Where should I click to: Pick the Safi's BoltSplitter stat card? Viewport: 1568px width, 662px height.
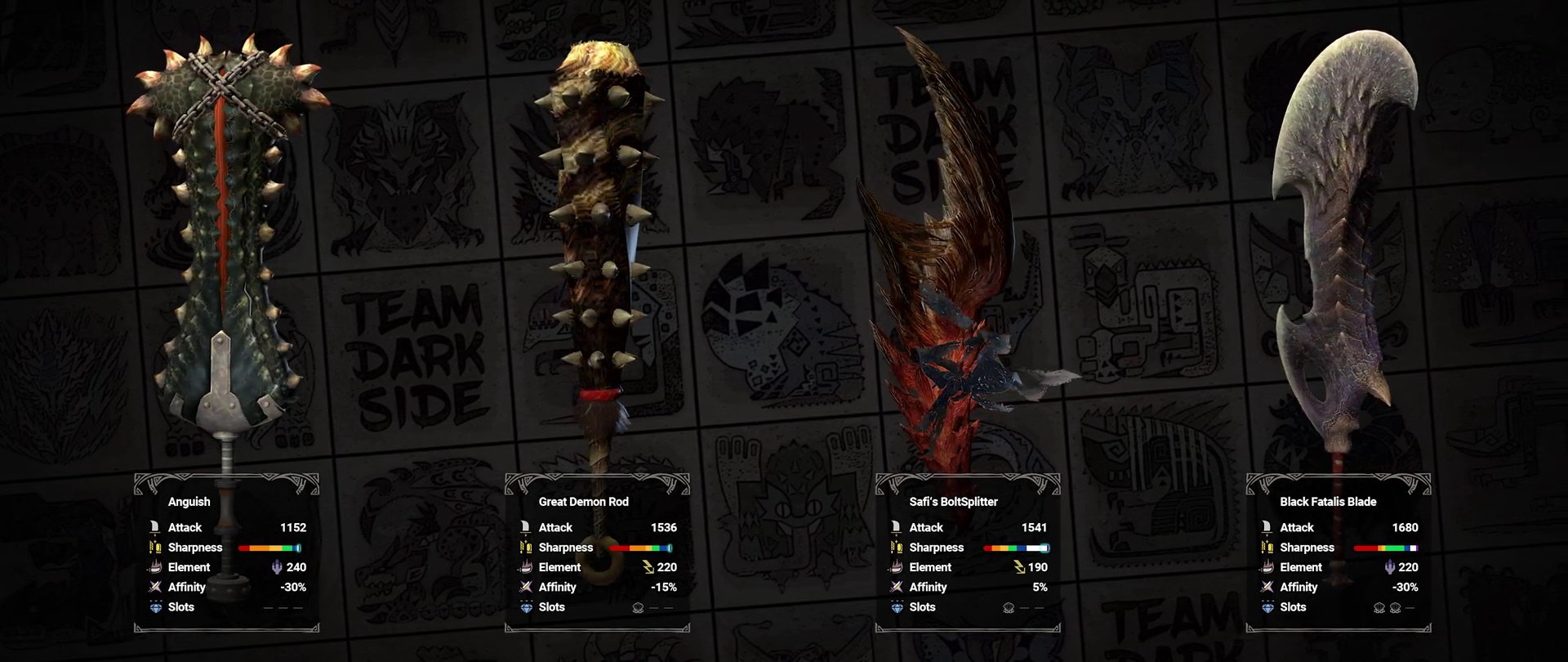point(968,552)
